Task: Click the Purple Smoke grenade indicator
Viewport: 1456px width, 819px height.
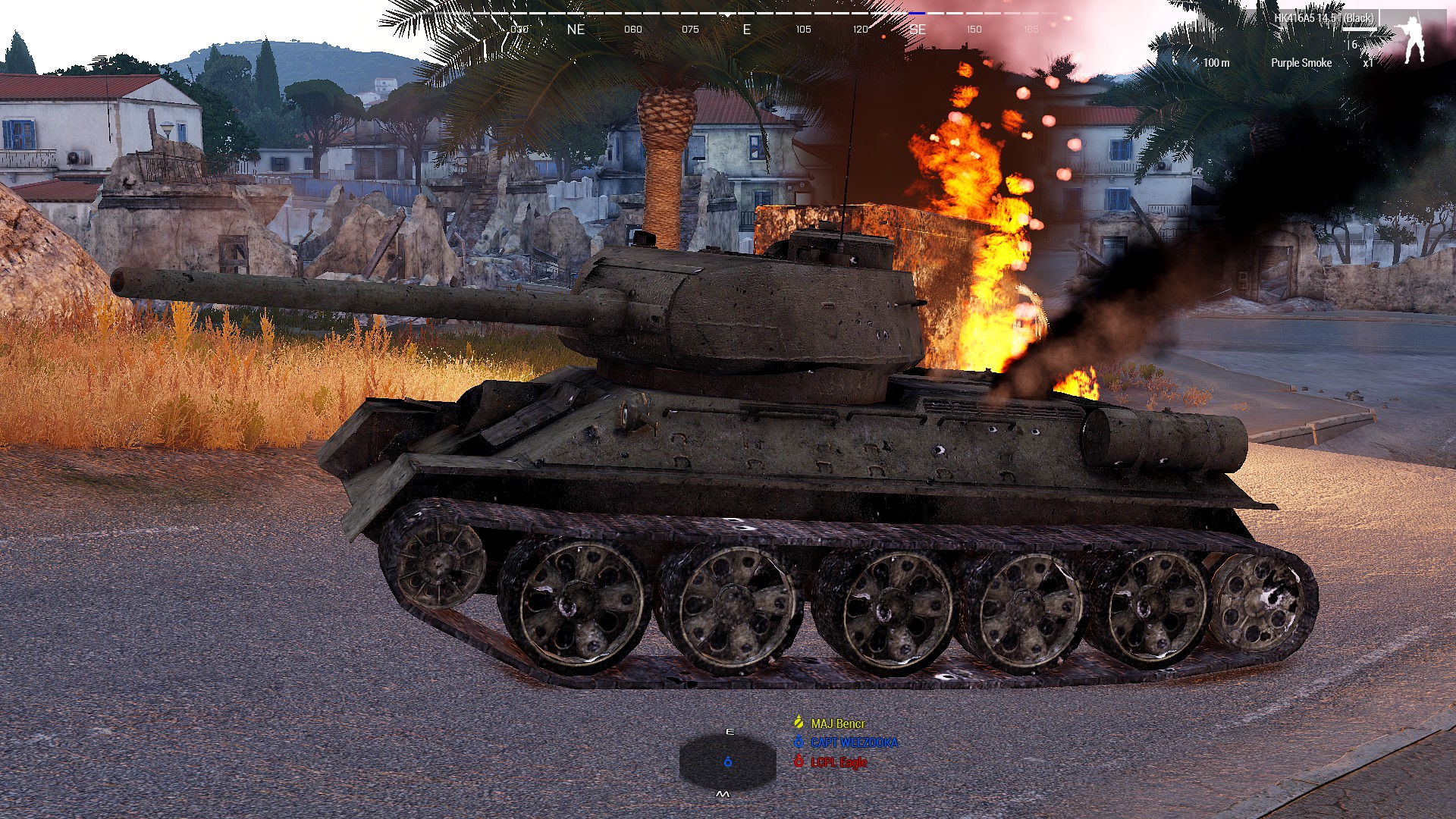Action: (x=1302, y=62)
